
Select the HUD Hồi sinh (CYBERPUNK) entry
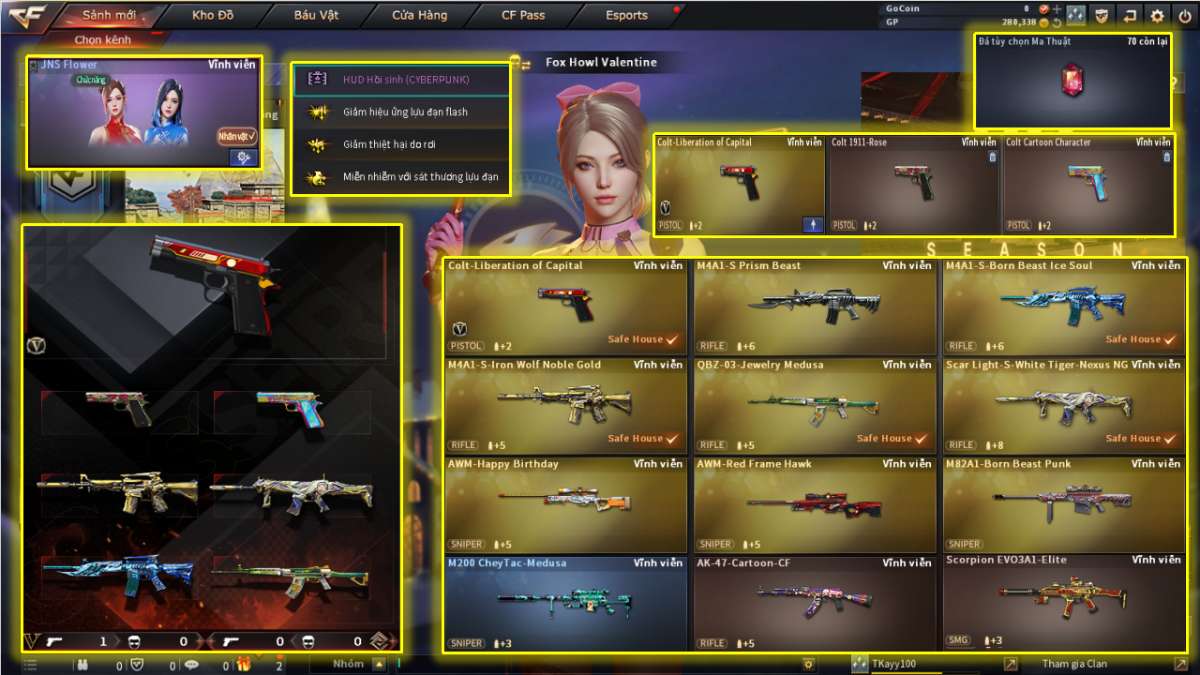point(401,79)
